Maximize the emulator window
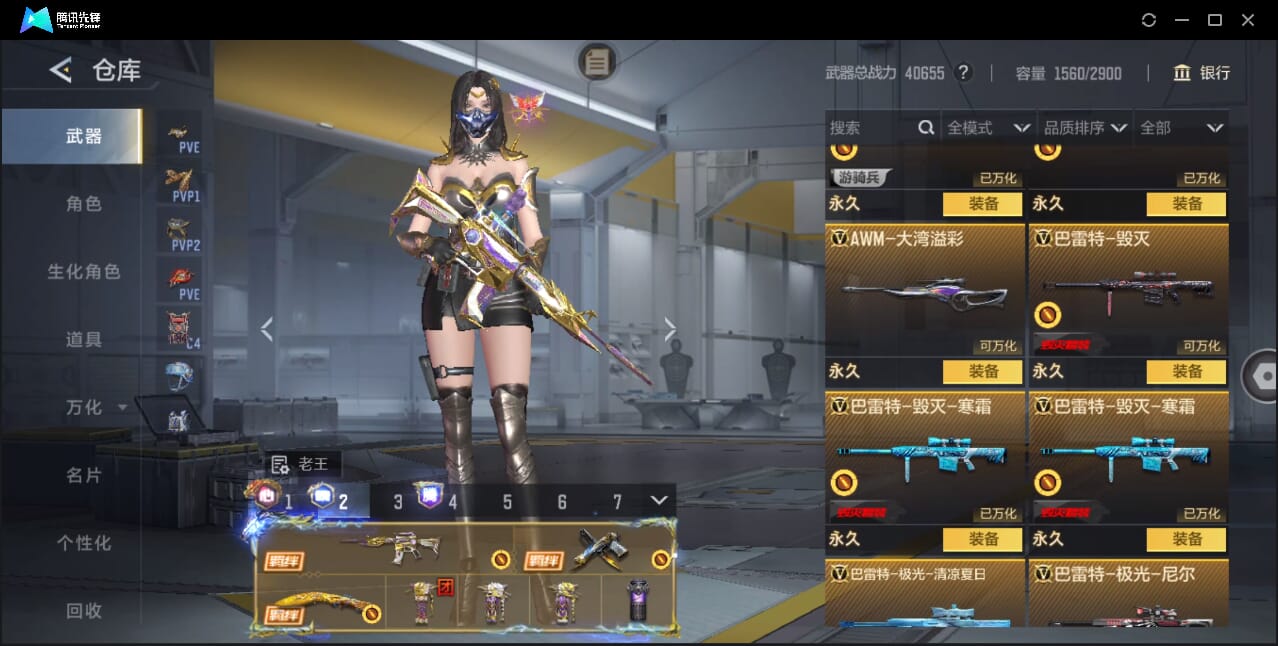1278x646 pixels. [1215, 20]
